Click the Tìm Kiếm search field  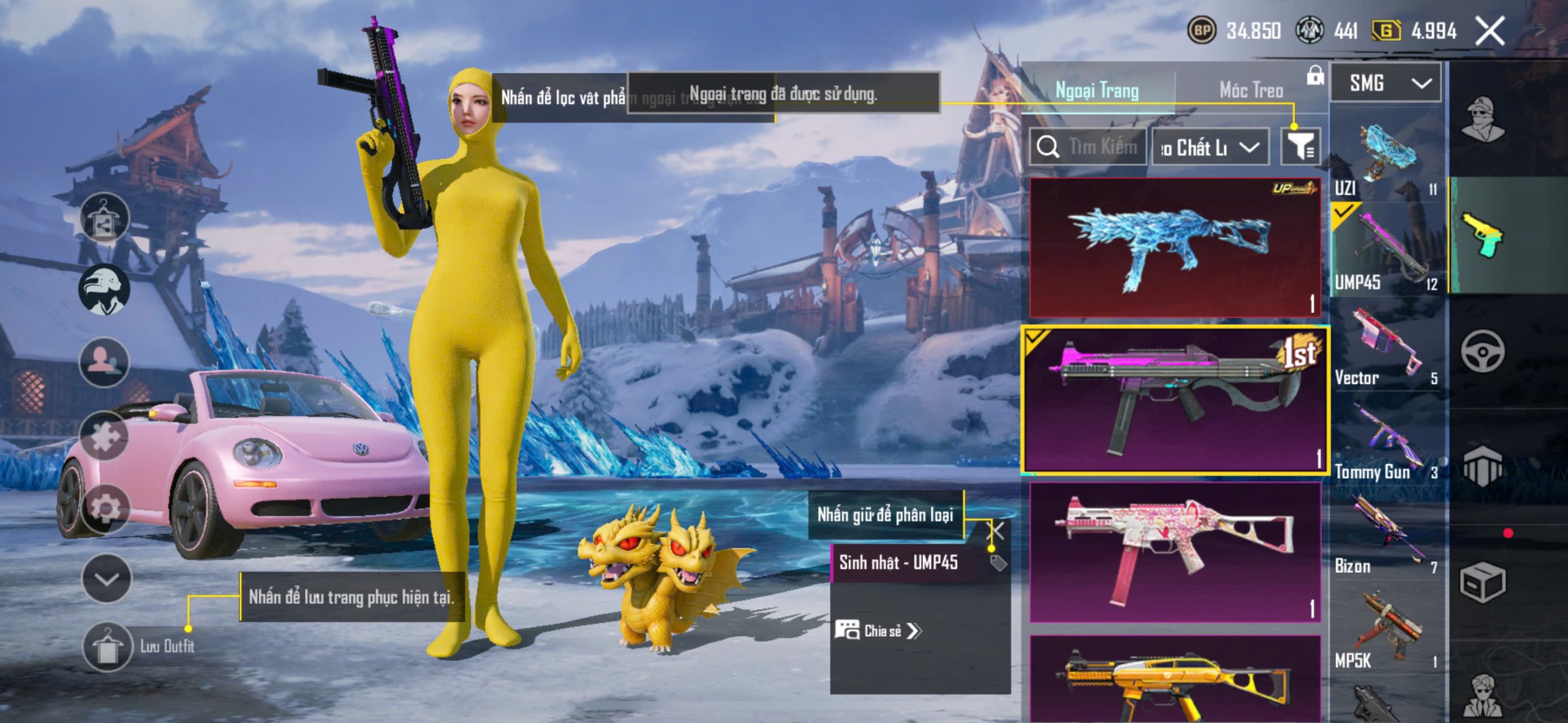(x=1088, y=147)
